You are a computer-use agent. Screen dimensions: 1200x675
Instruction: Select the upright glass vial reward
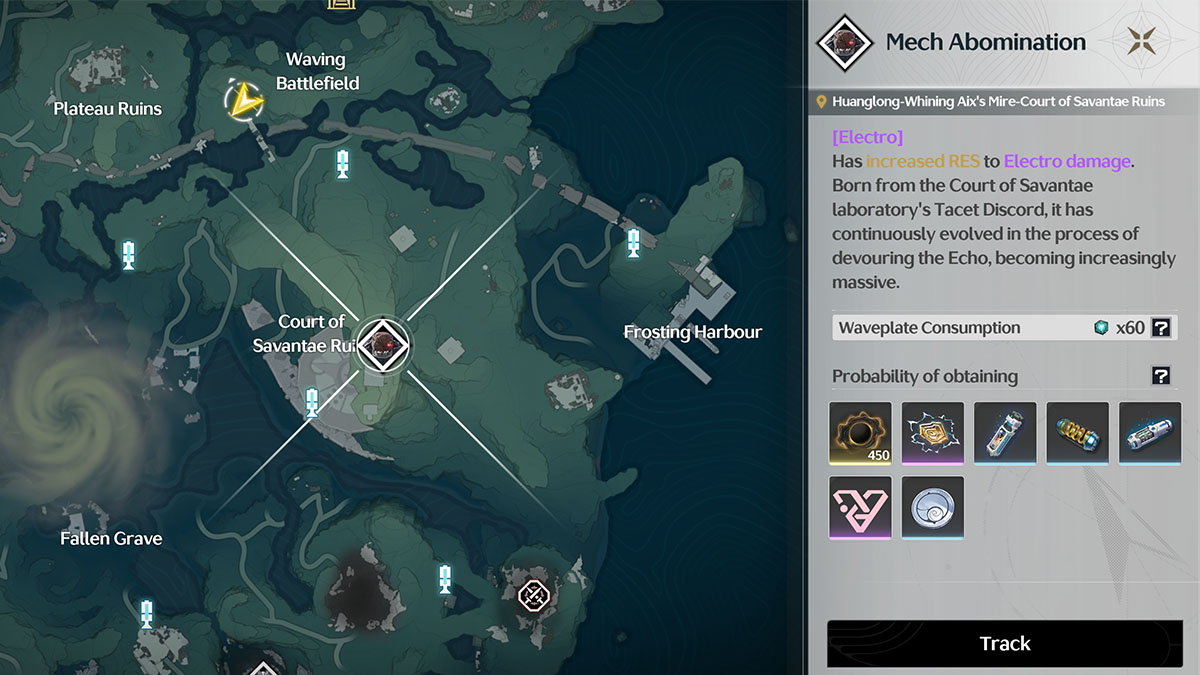coord(1005,433)
